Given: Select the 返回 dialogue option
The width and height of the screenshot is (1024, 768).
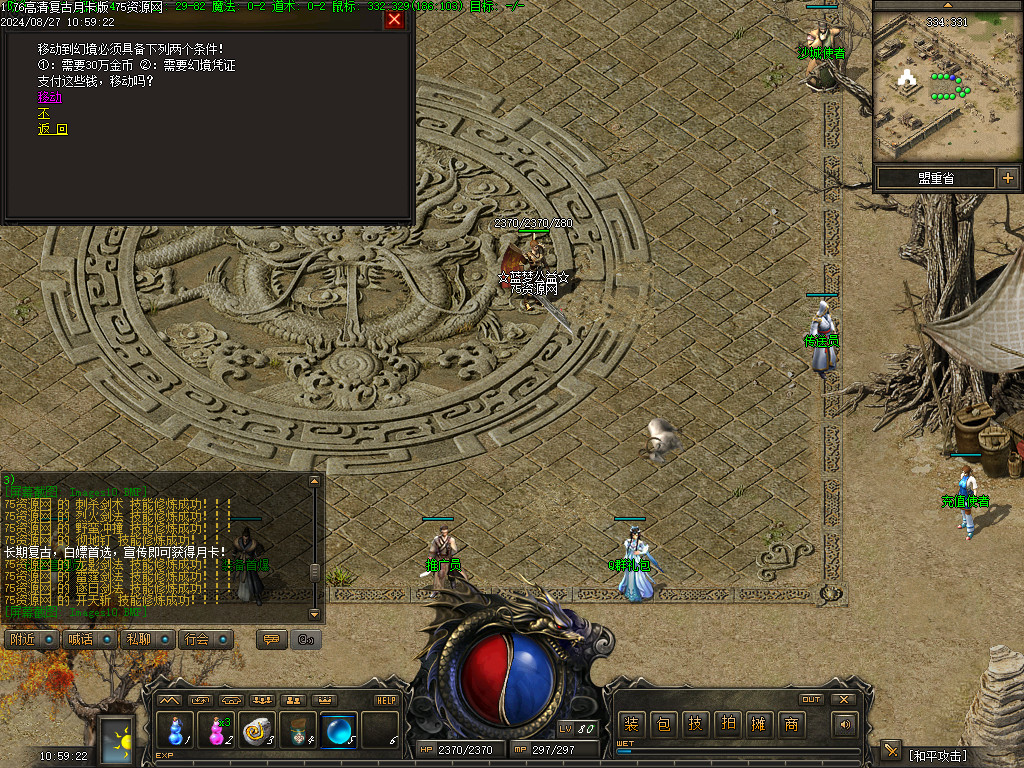Looking at the screenshot, I should coord(53,129).
